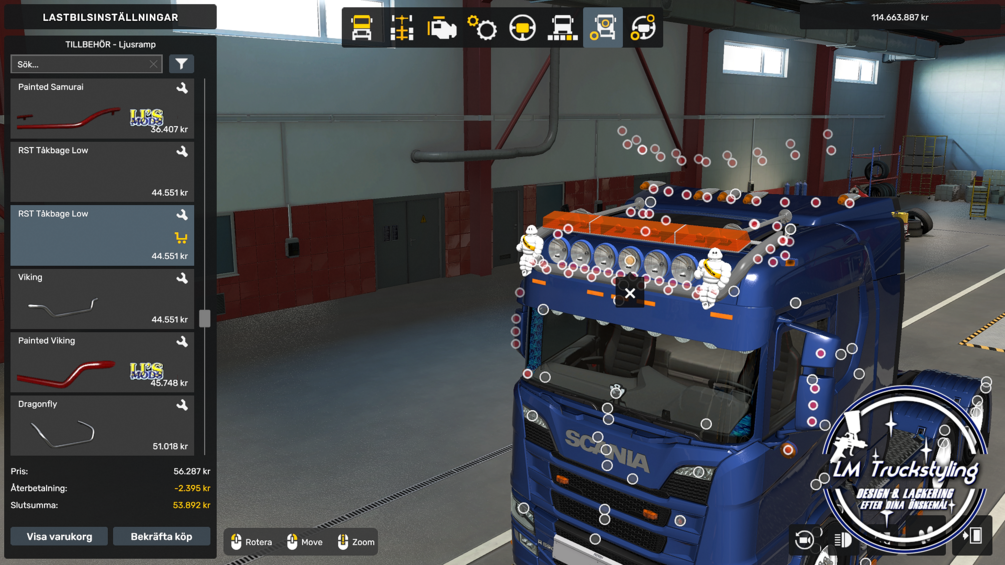The height and width of the screenshot is (565, 1005).
Task: Select the highlighted RST Tåkbage Low item
Action: point(102,235)
